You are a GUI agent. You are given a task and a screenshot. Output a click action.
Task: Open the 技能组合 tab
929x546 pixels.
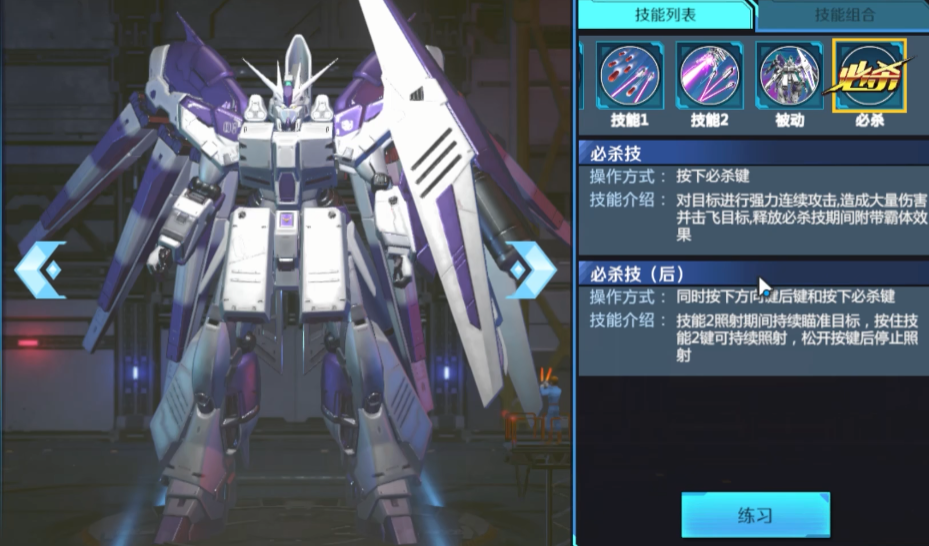click(842, 15)
